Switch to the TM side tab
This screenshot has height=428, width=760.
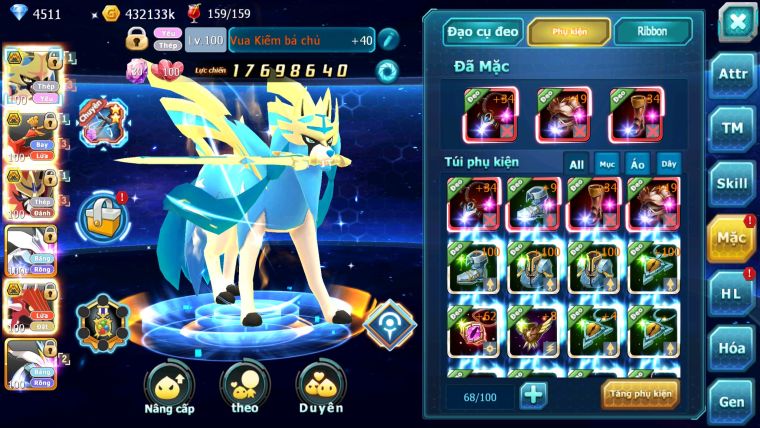pyautogui.click(x=731, y=128)
